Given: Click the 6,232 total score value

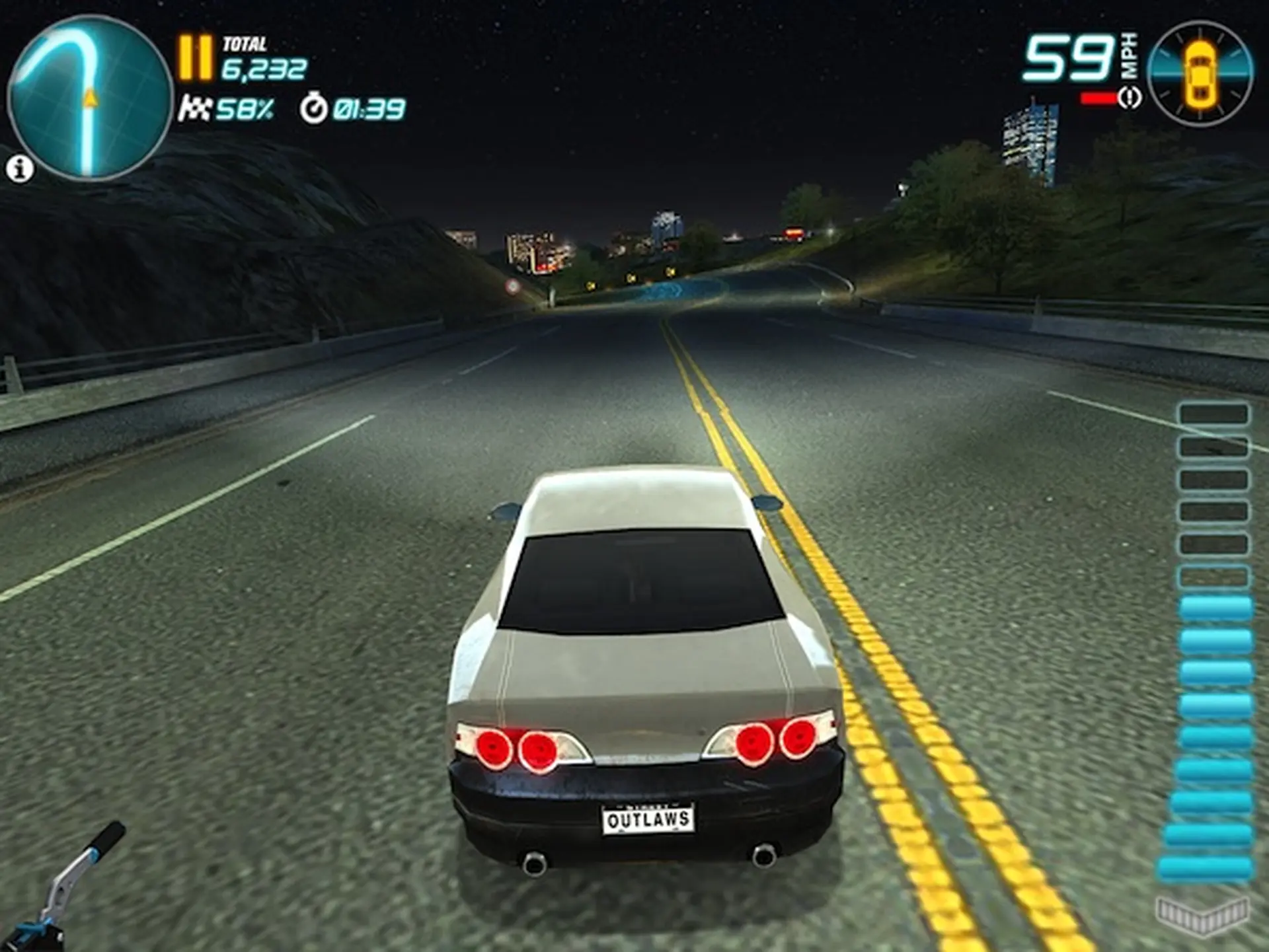Looking at the screenshot, I should click(x=264, y=69).
